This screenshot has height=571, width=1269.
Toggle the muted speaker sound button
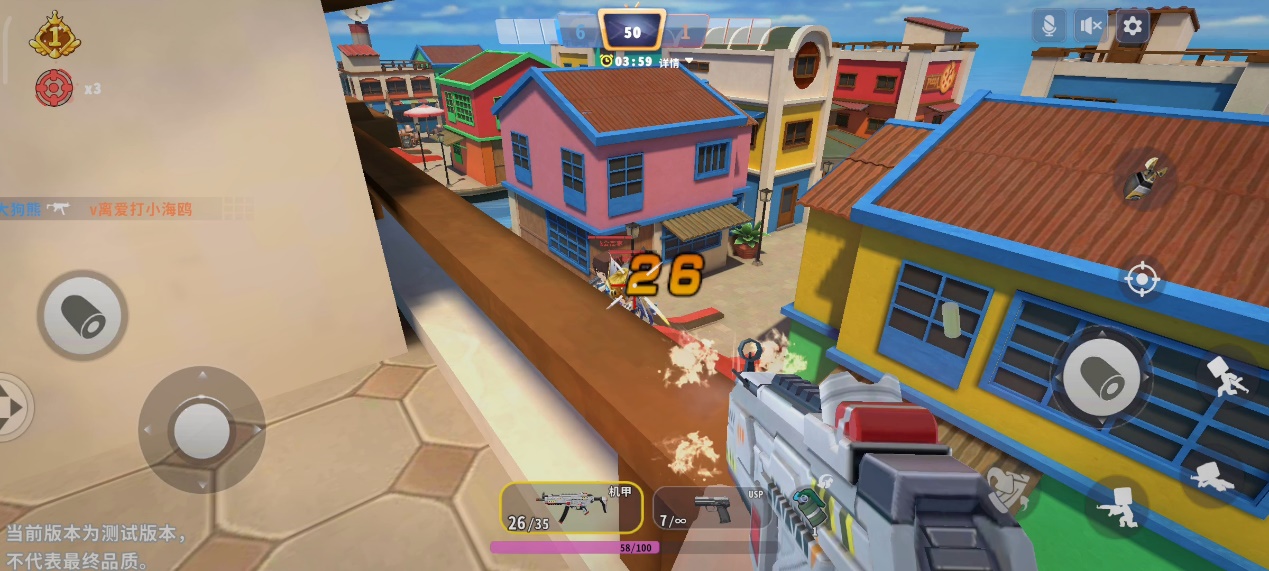coord(1091,26)
